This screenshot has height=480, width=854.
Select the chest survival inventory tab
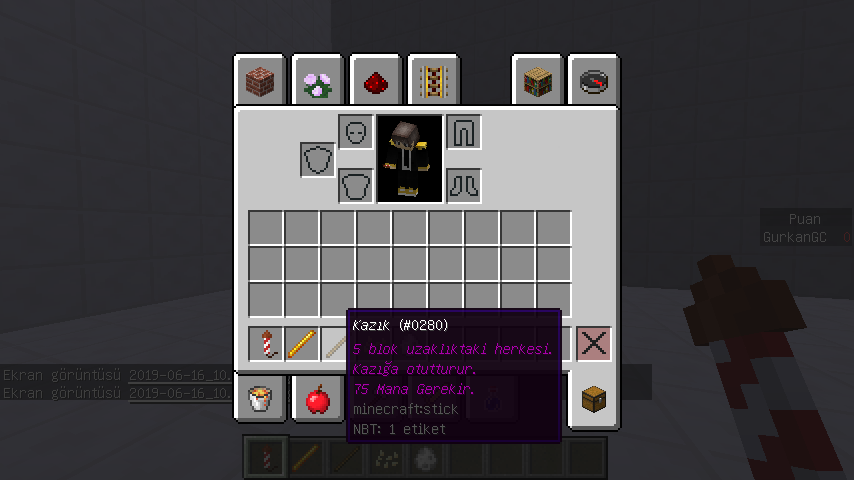pyautogui.click(x=595, y=400)
